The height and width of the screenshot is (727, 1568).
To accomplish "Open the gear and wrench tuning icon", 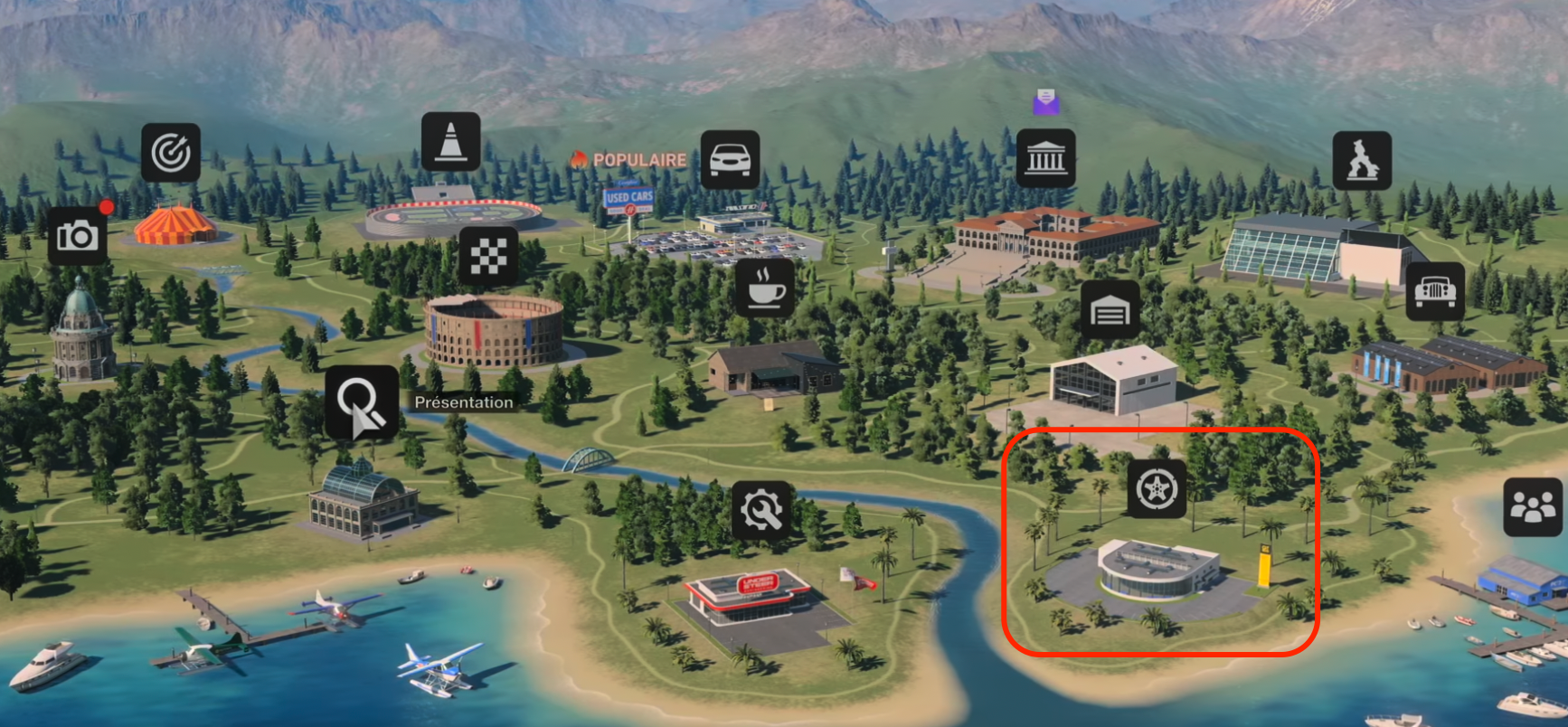I will tap(761, 511).
